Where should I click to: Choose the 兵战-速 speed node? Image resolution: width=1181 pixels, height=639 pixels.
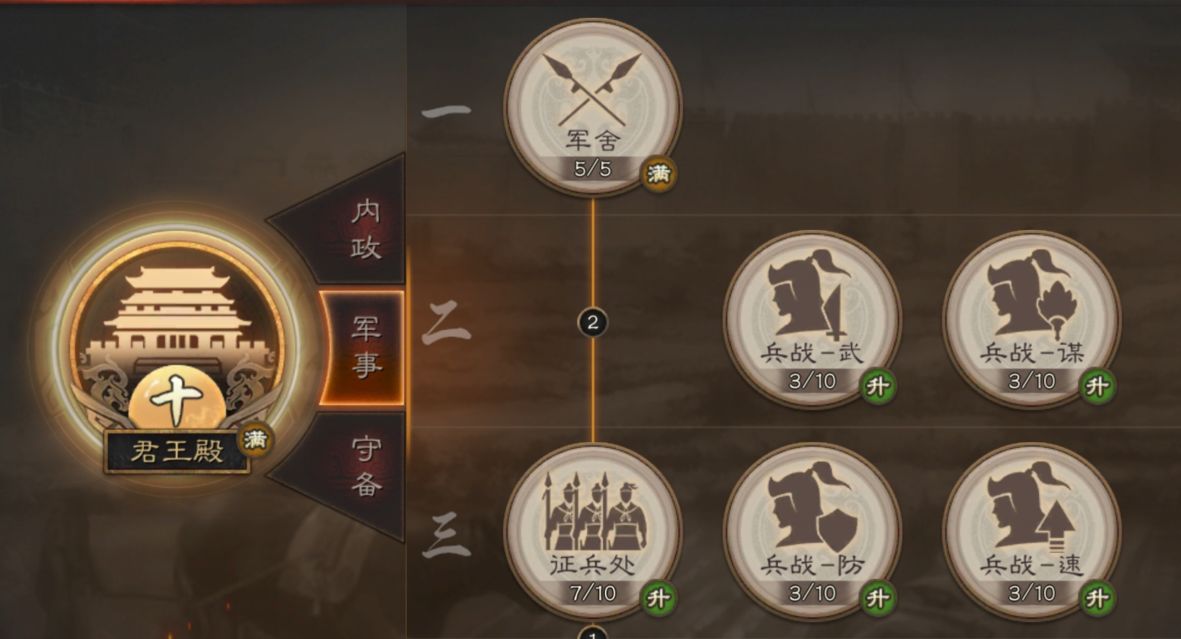(x=1031, y=529)
